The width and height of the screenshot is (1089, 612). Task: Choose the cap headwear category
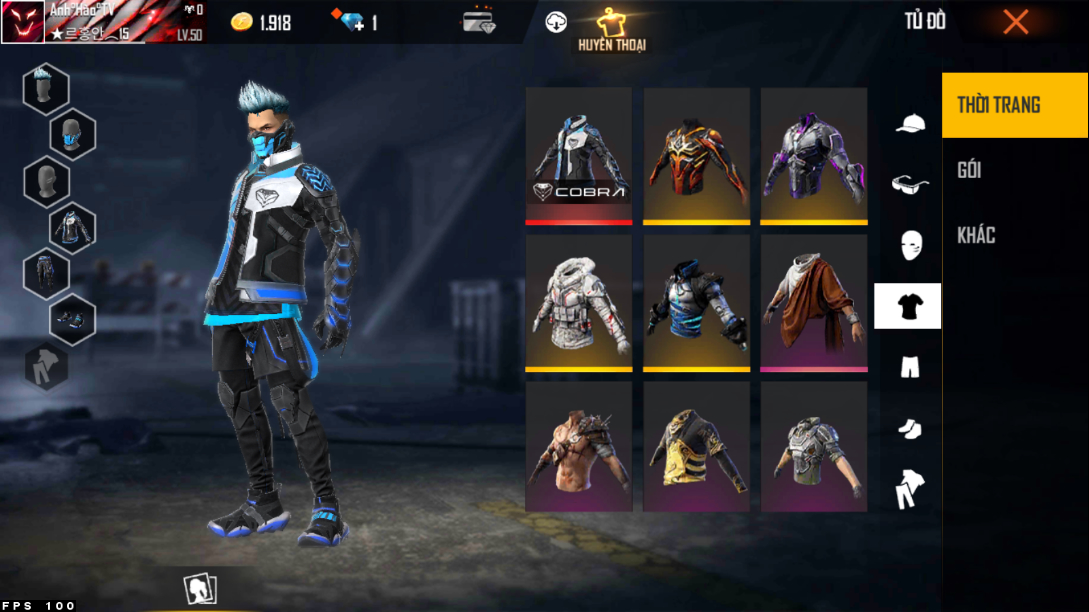[x=908, y=123]
